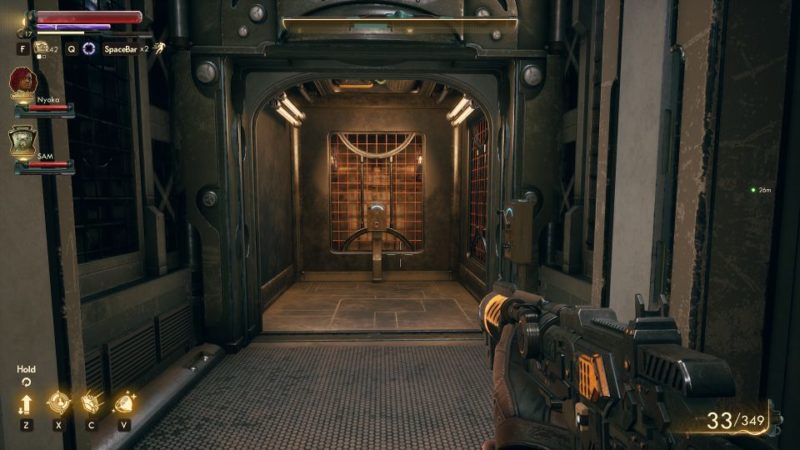Viewport: 800px width, 450px height.
Task: Trigger the spiked fist companion ability
Action: click(x=91, y=403)
